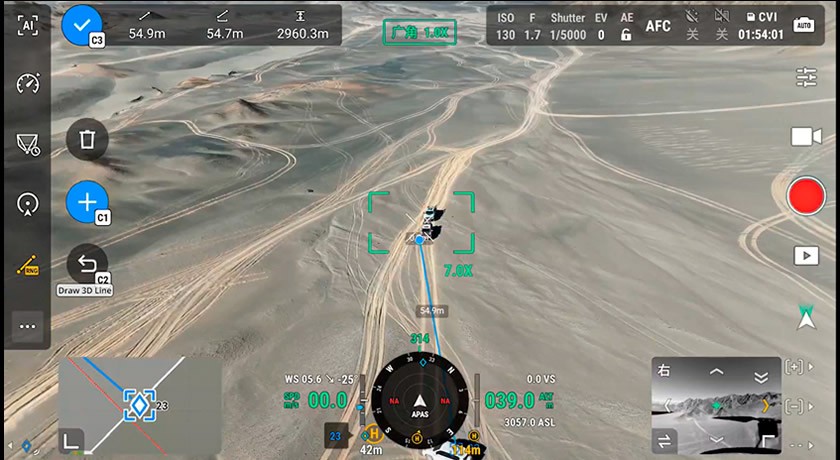Open the three-dot more options menu
The width and height of the screenshot is (840, 460).
coord(27,326)
